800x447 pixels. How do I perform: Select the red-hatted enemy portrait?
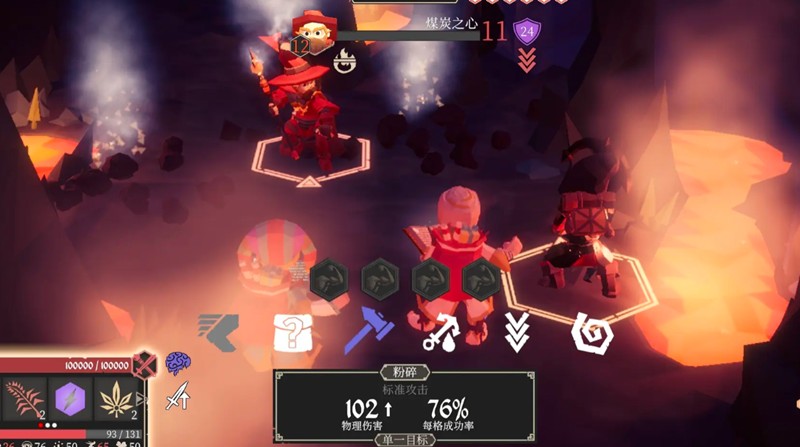tap(315, 32)
